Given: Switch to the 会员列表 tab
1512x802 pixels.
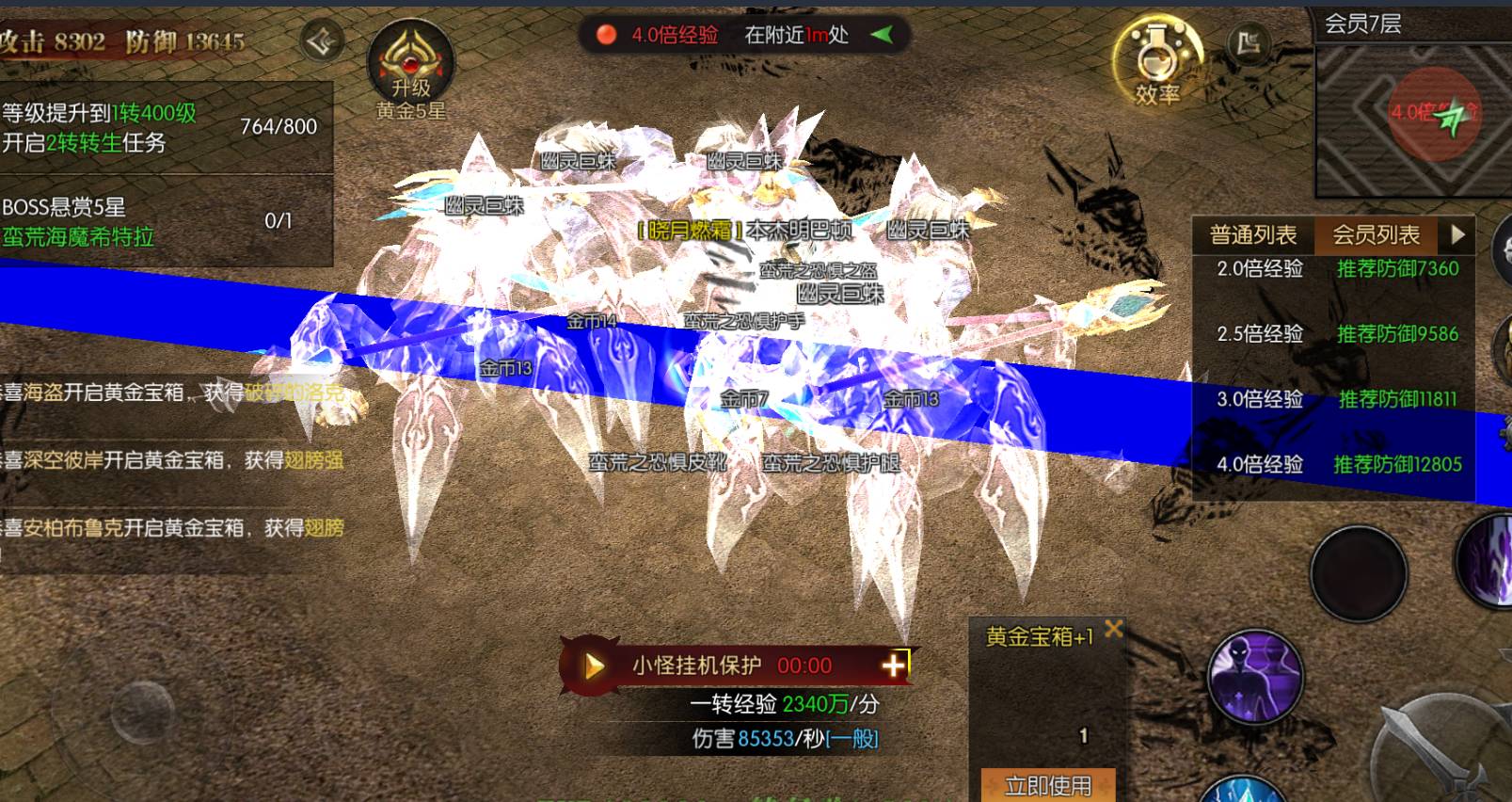Looking at the screenshot, I should click(1376, 234).
